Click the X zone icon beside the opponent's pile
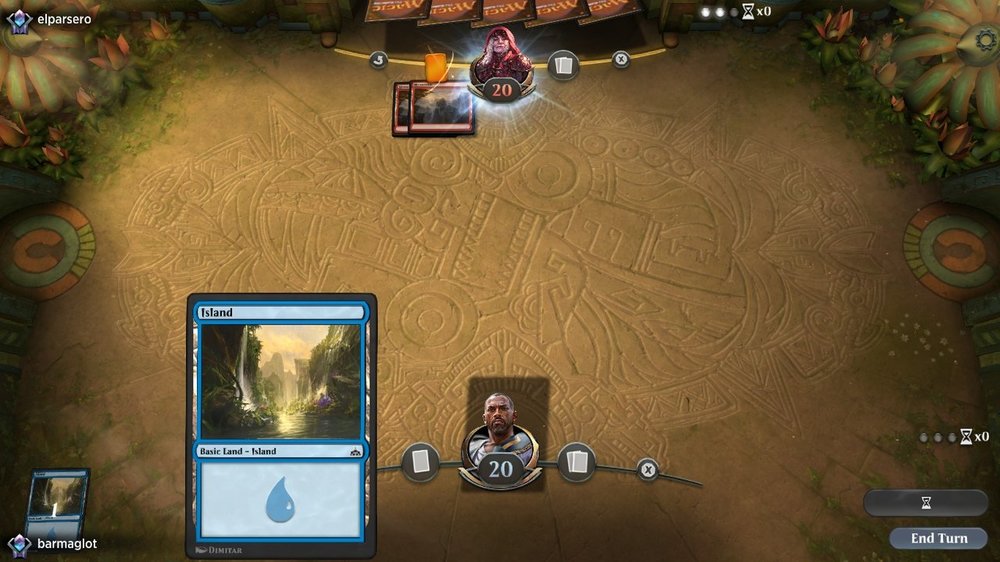 pos(621,59)
